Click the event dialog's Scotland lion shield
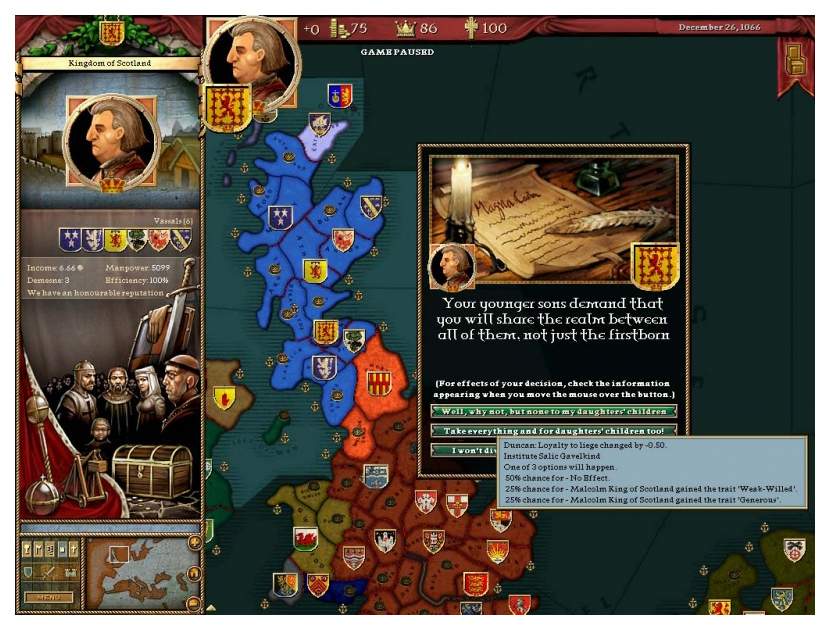 pos(655,266)
